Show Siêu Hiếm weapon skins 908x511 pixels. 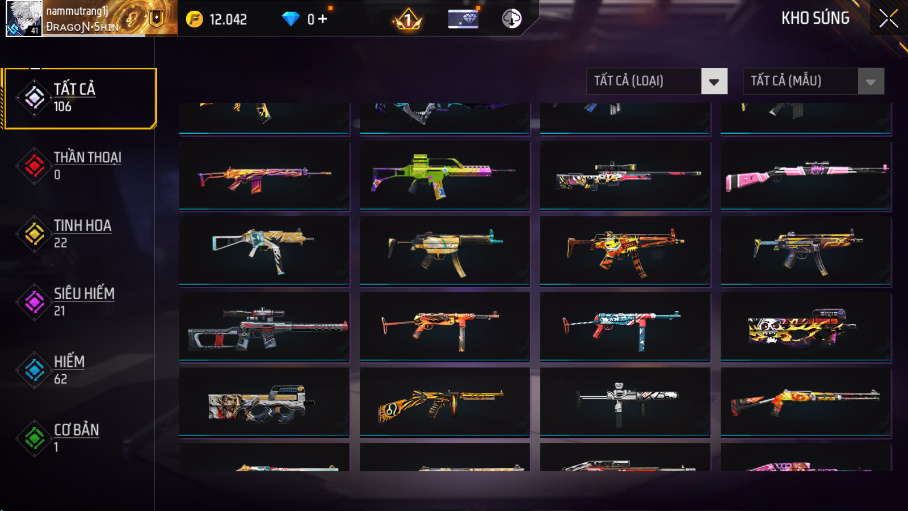click(x=79, y=301)
